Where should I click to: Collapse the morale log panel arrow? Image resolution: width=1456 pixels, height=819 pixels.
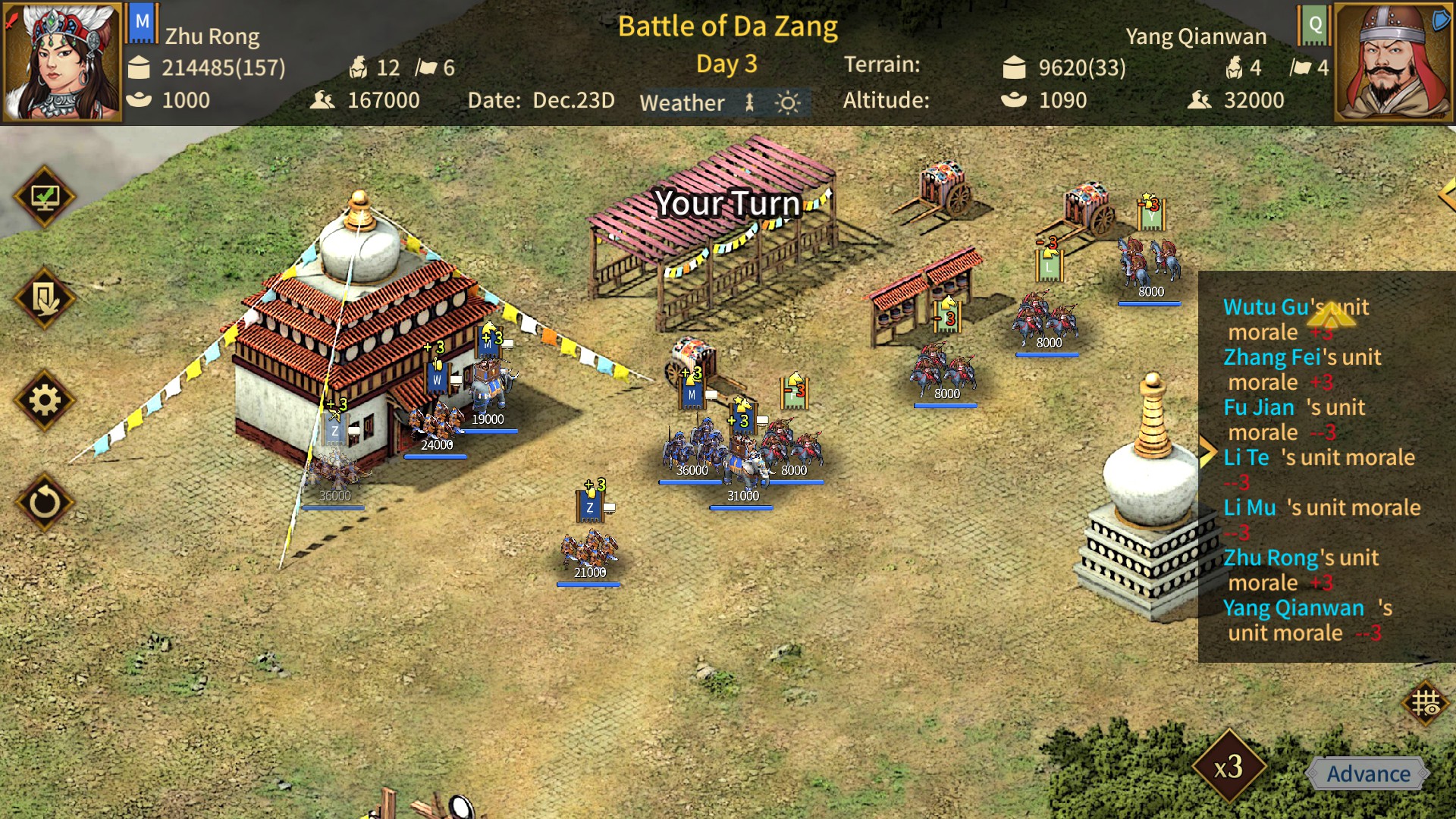[x=1207, y=453]
